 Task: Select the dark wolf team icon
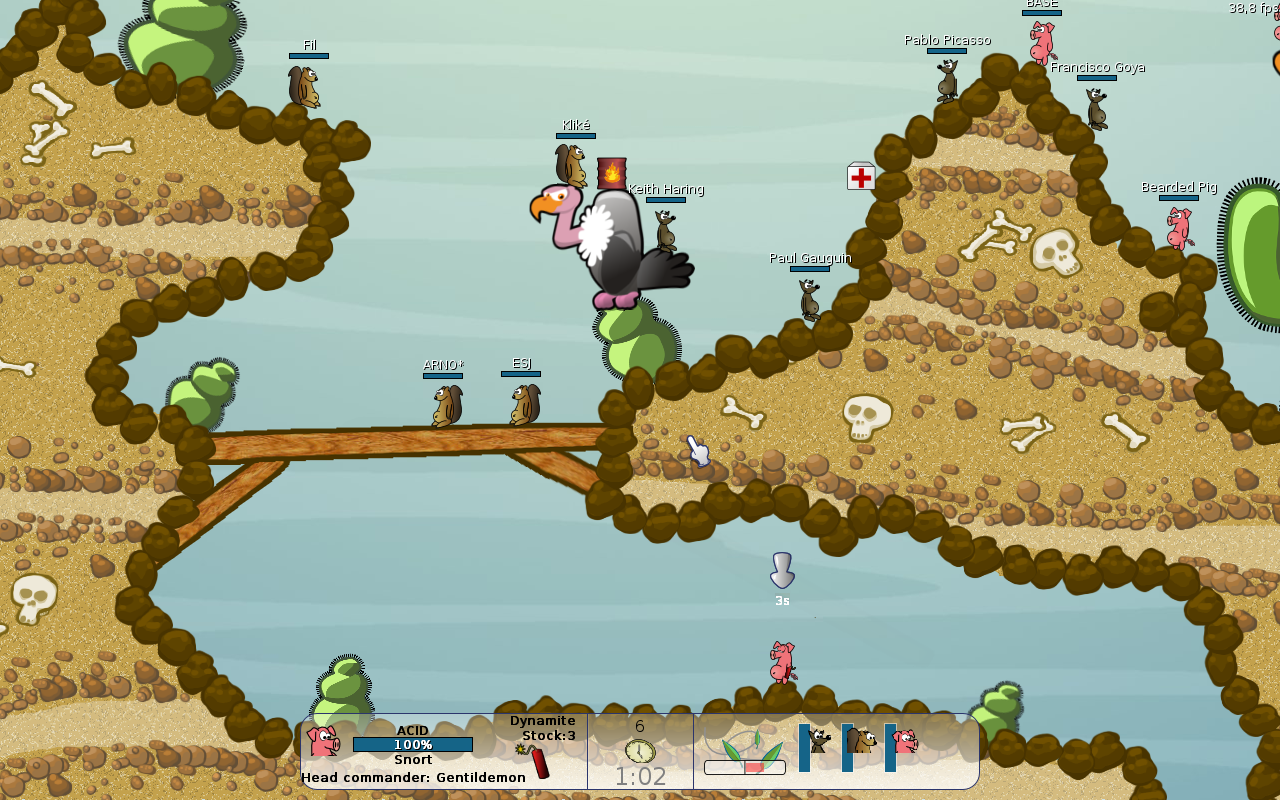point(819,741)
